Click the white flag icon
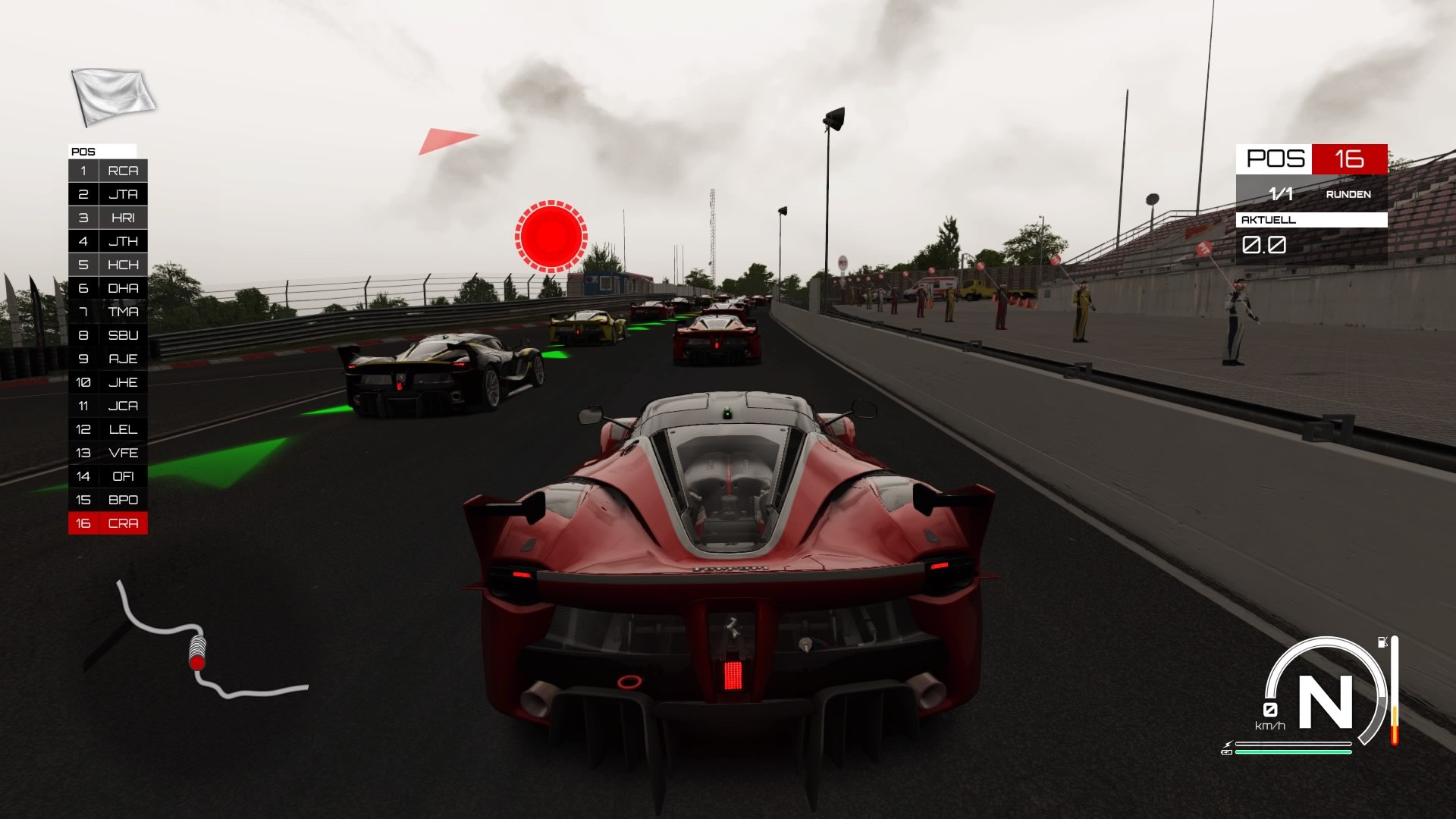The height and width of the screenshot is (819, 1456). pyautogui.click(x=112, y=93)
